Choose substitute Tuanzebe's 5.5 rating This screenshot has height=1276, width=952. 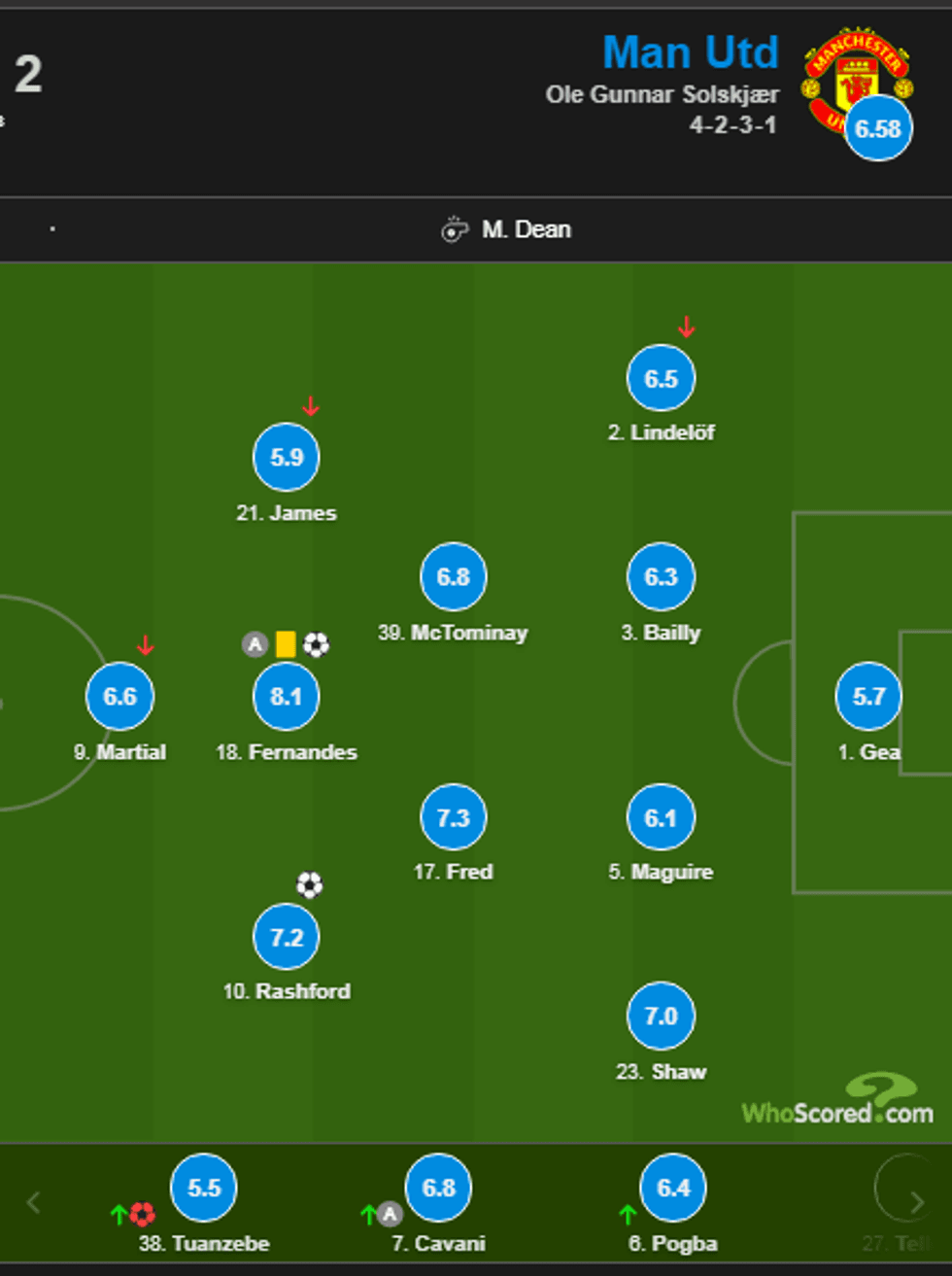coord(203,1188)
